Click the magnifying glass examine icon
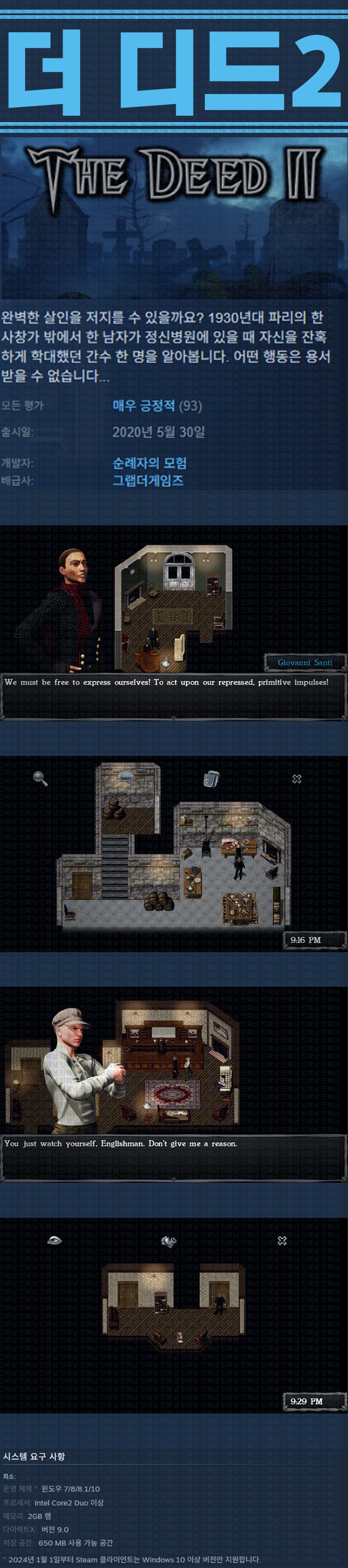The image size is (348, 1568). (40, 778)
